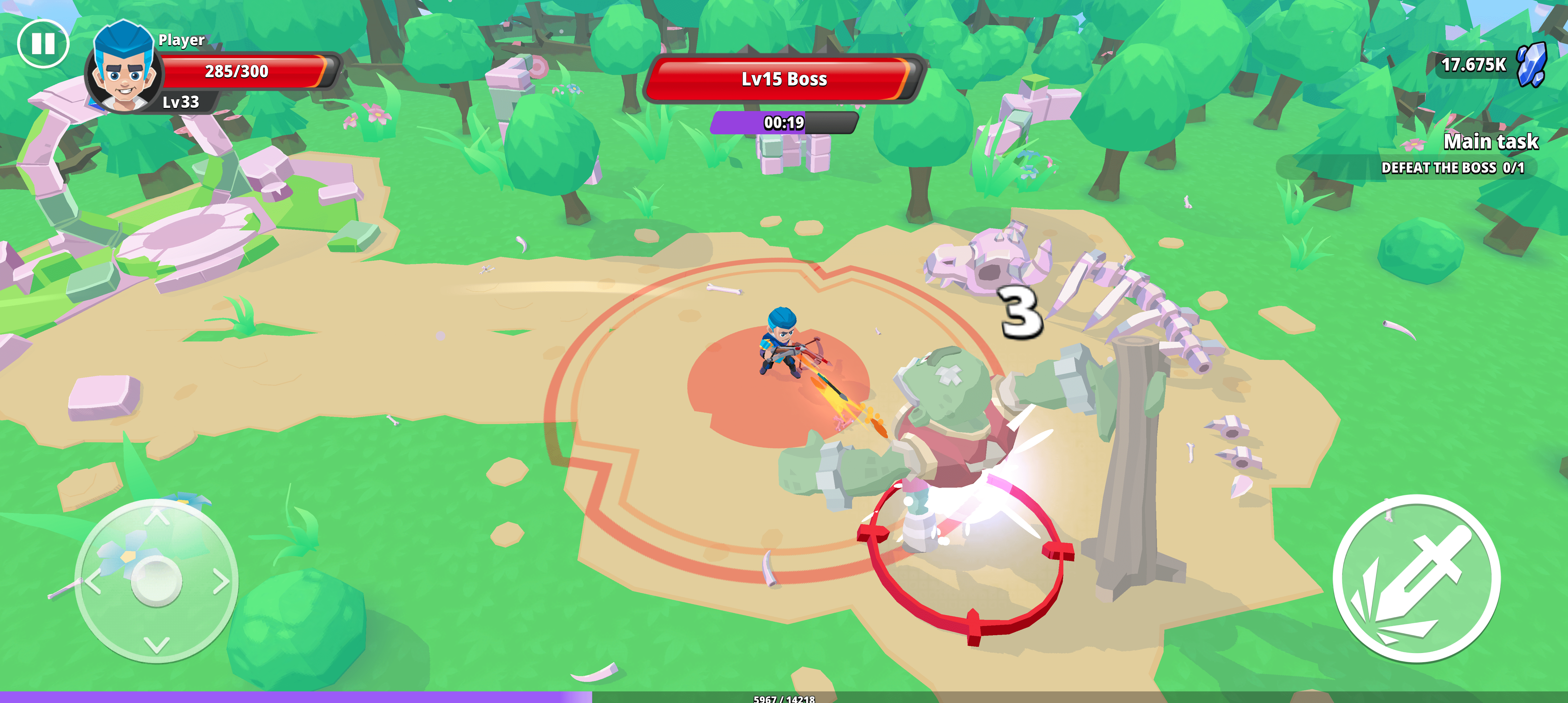This screenshot has width=1568, height=703.
Task: Tap the joystick's left arrow
Action: coord(93,581)
